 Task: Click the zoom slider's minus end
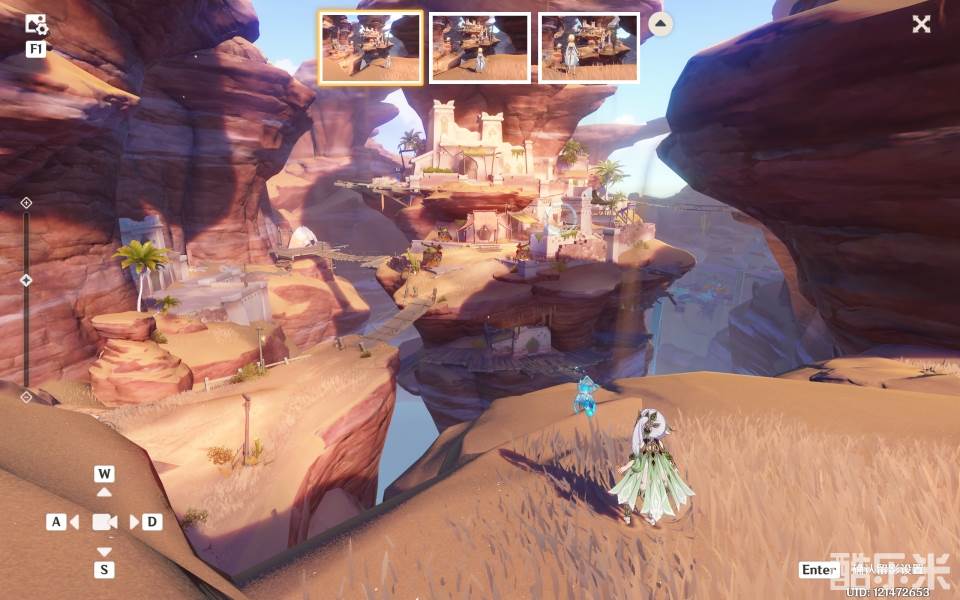(x=26, y=396)
